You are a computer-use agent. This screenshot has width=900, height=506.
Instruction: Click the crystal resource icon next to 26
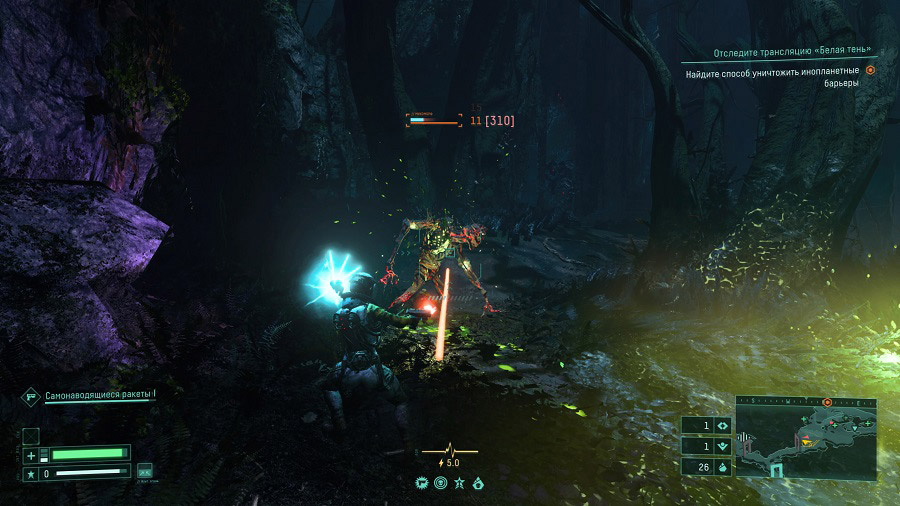(723, 467)
